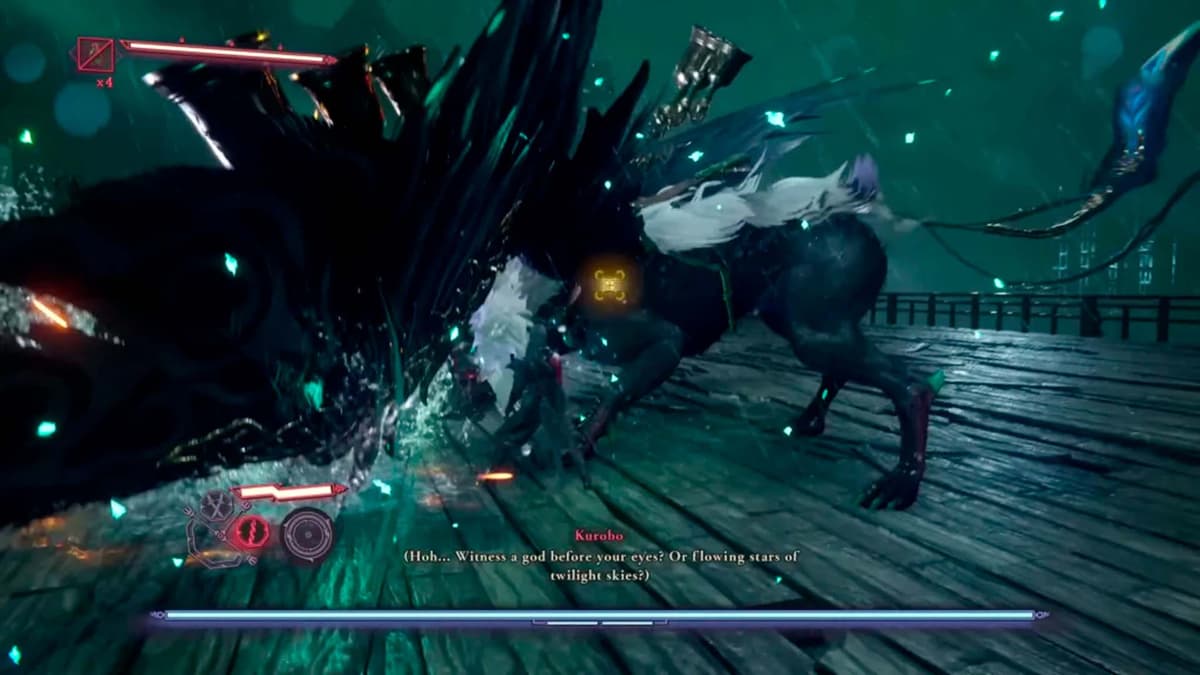Select the crossed-out item slot showing x4
Screen dimensions: 1200x675
[x=96, y=54]
